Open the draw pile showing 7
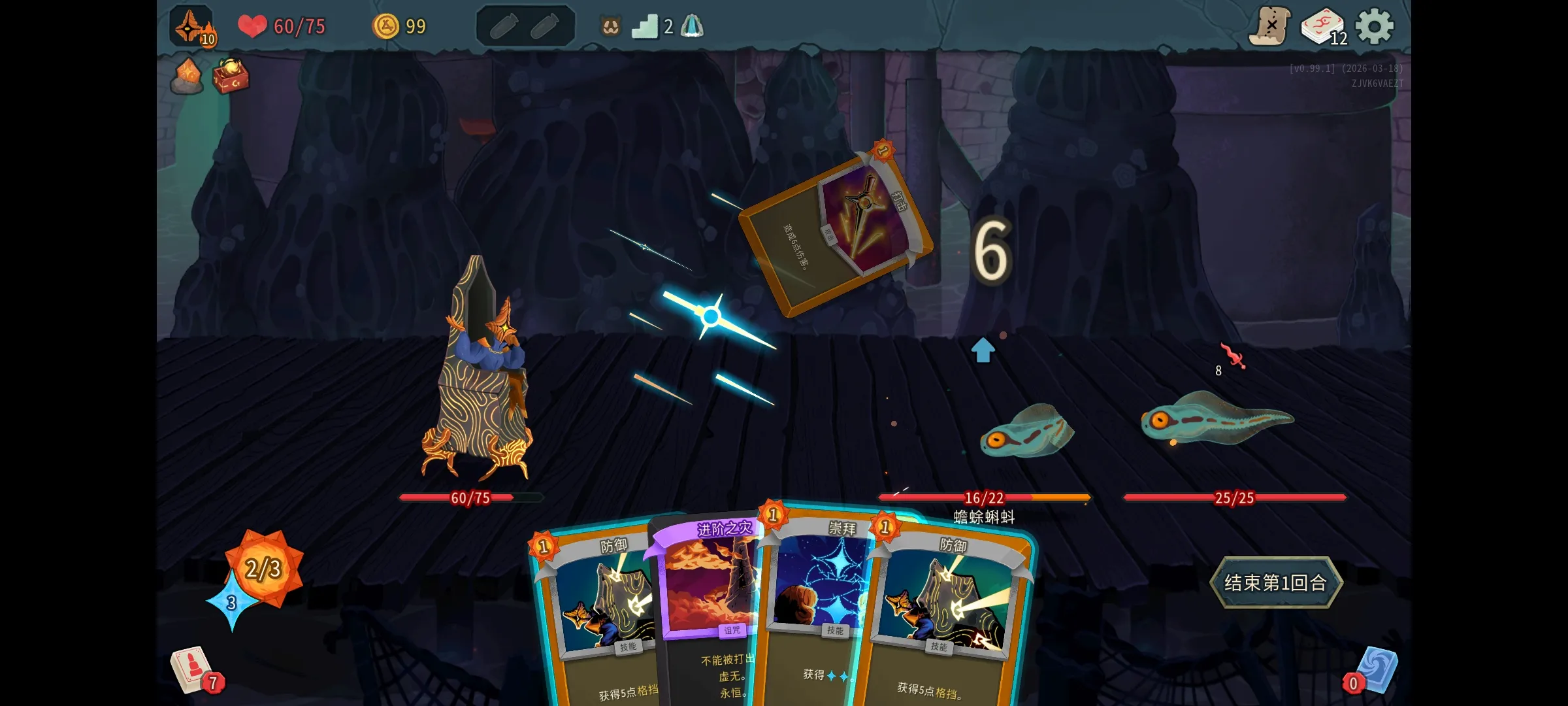Screen dimensions: 1568x706 194,671
